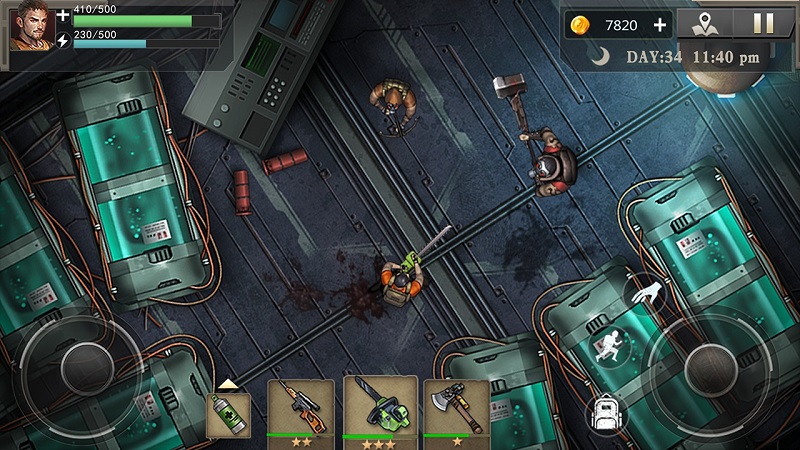Image resolution: width=800 pixels, height=450 pixels.
Task: Switch to the axe weapon slot
Action: pos(456,408)
